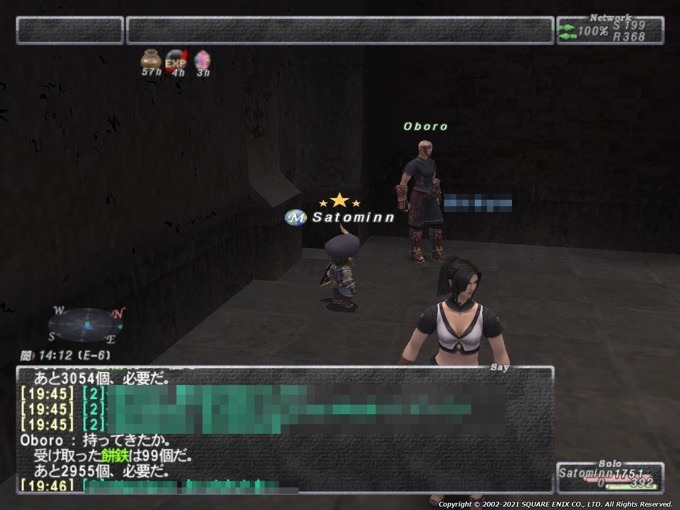Screen dimensions: 680x510
Task: Click the Satominn name label with stars
Action: pyautogui.click(x=352, y=216)
